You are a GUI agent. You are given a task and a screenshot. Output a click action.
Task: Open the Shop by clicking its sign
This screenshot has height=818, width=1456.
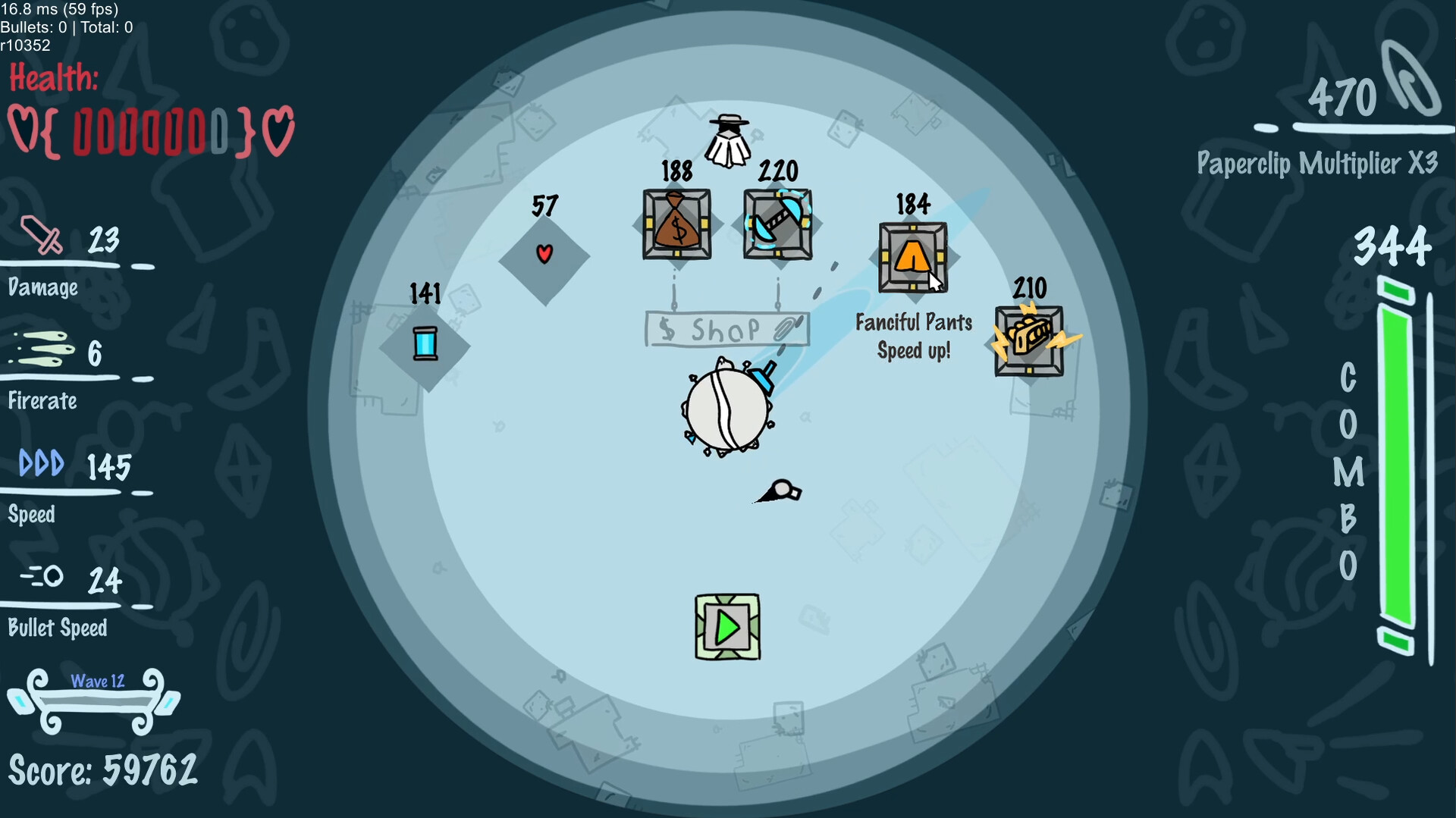726,328
